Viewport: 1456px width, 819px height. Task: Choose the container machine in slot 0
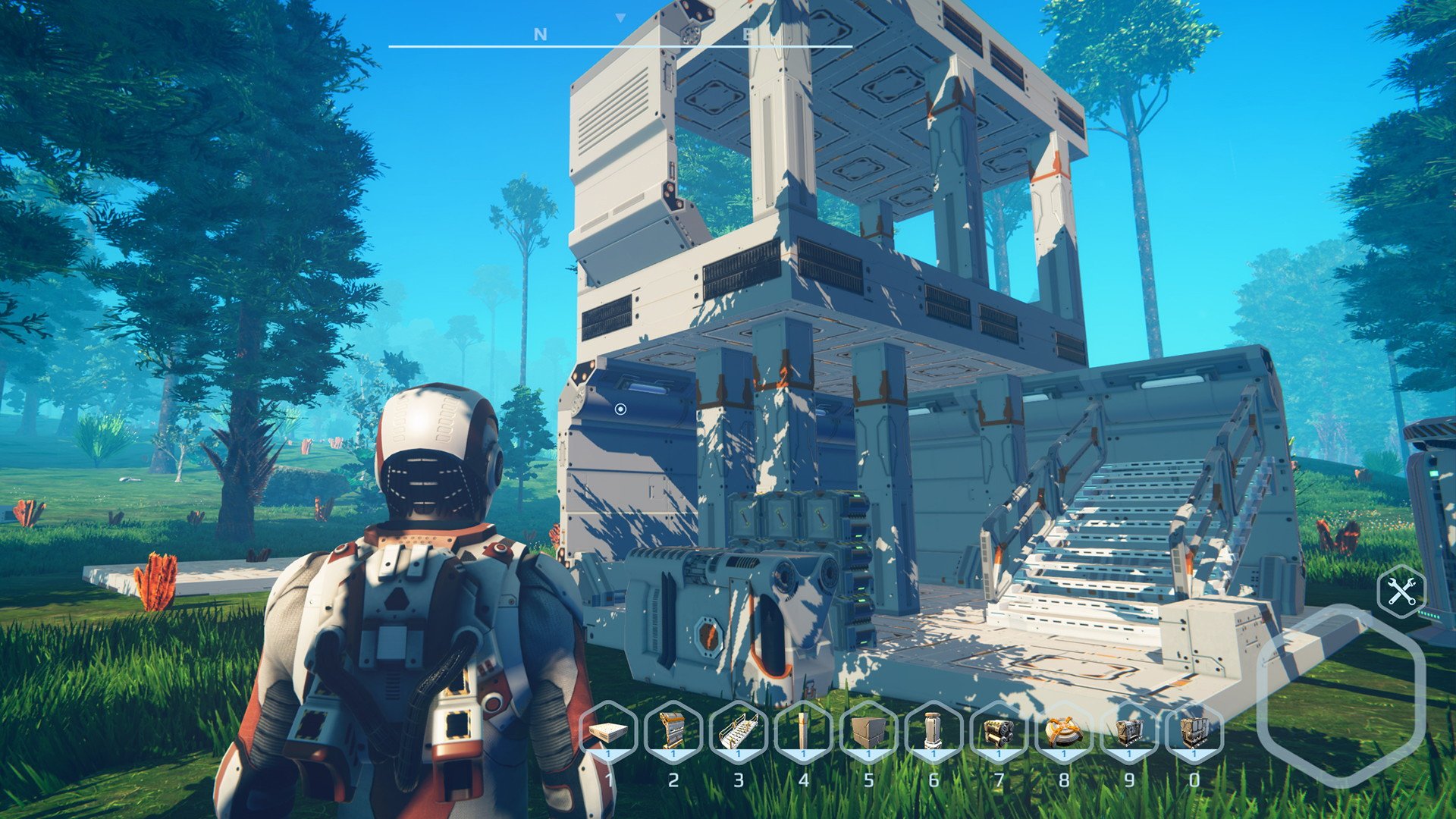[x=1194, y=732]
